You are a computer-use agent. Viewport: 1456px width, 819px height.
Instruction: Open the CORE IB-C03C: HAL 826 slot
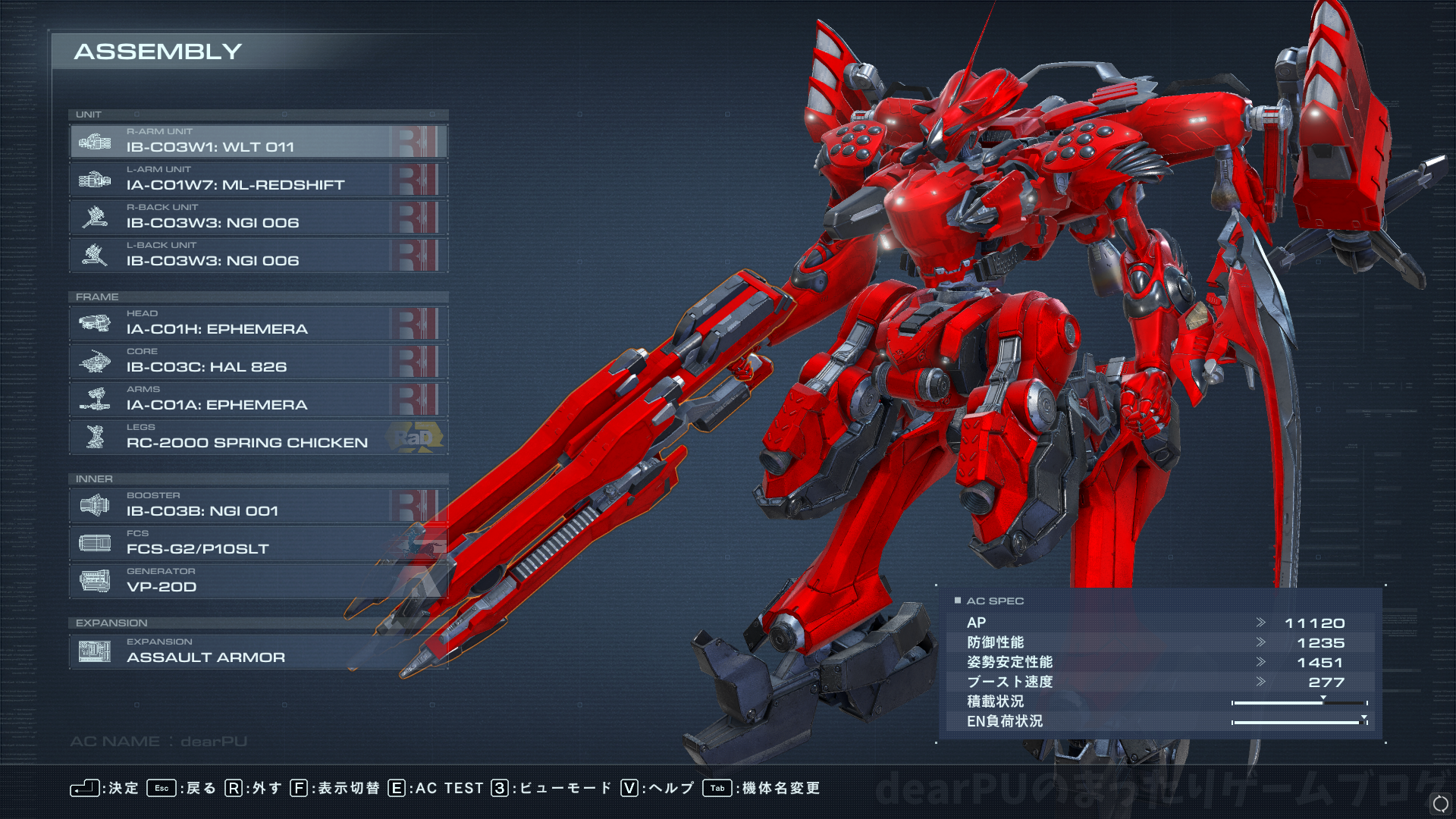(x=258, y=362)
